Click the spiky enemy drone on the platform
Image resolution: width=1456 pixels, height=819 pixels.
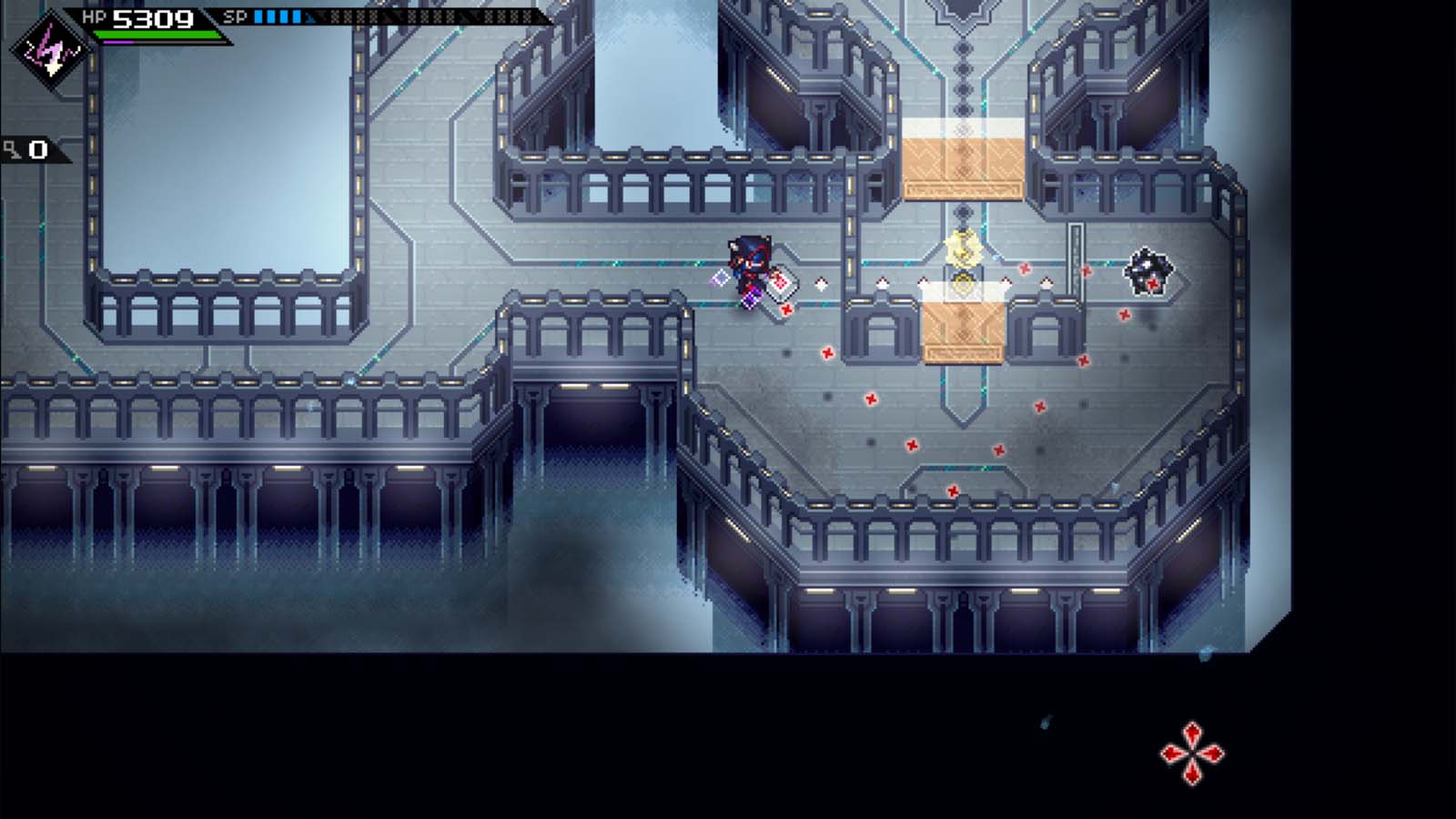pyautogui.click(x=1148, y=268)
